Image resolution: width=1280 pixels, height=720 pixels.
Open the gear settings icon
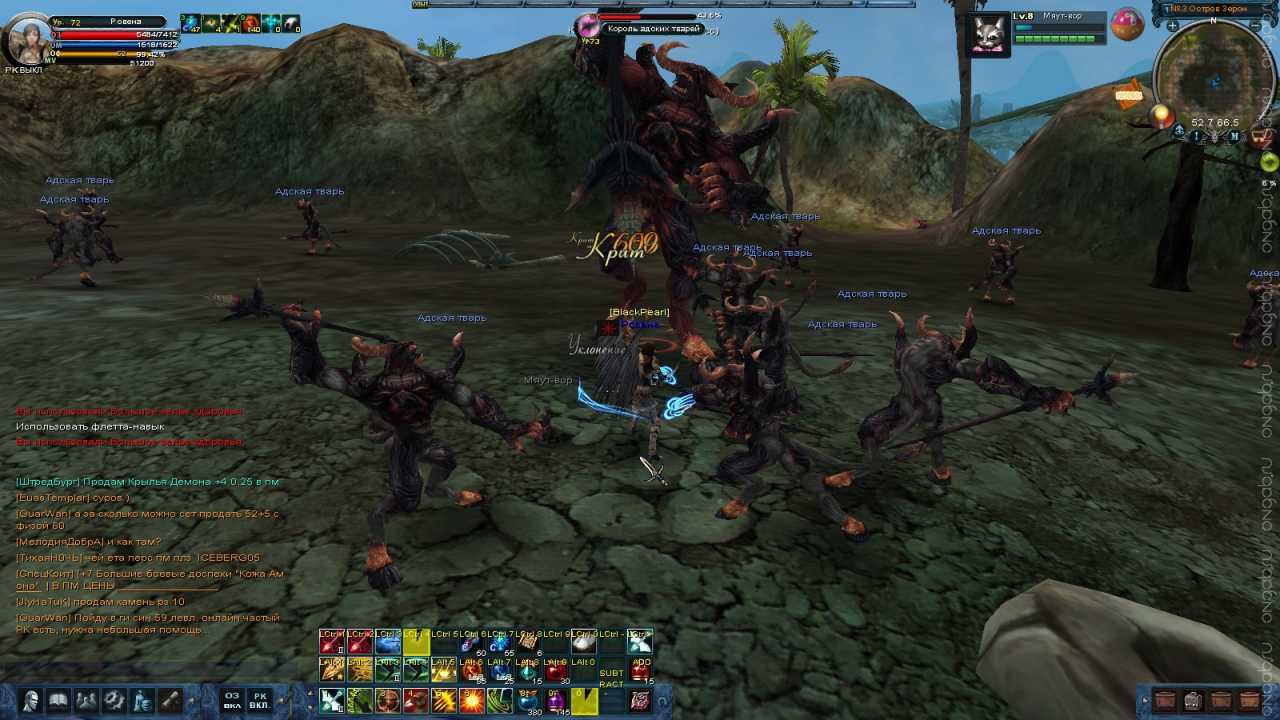click(x=115, y=700)
